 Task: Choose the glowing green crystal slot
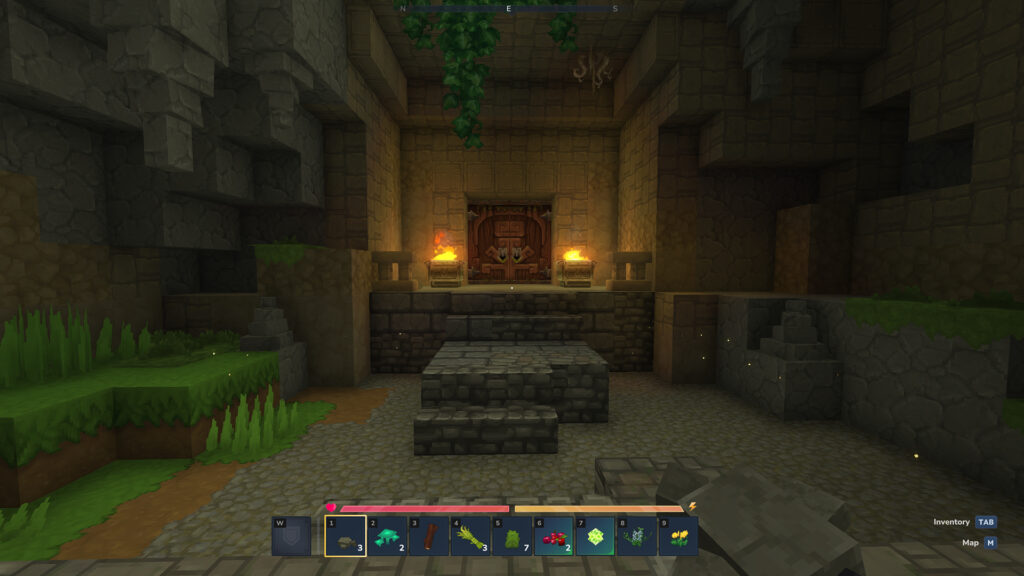595,536
